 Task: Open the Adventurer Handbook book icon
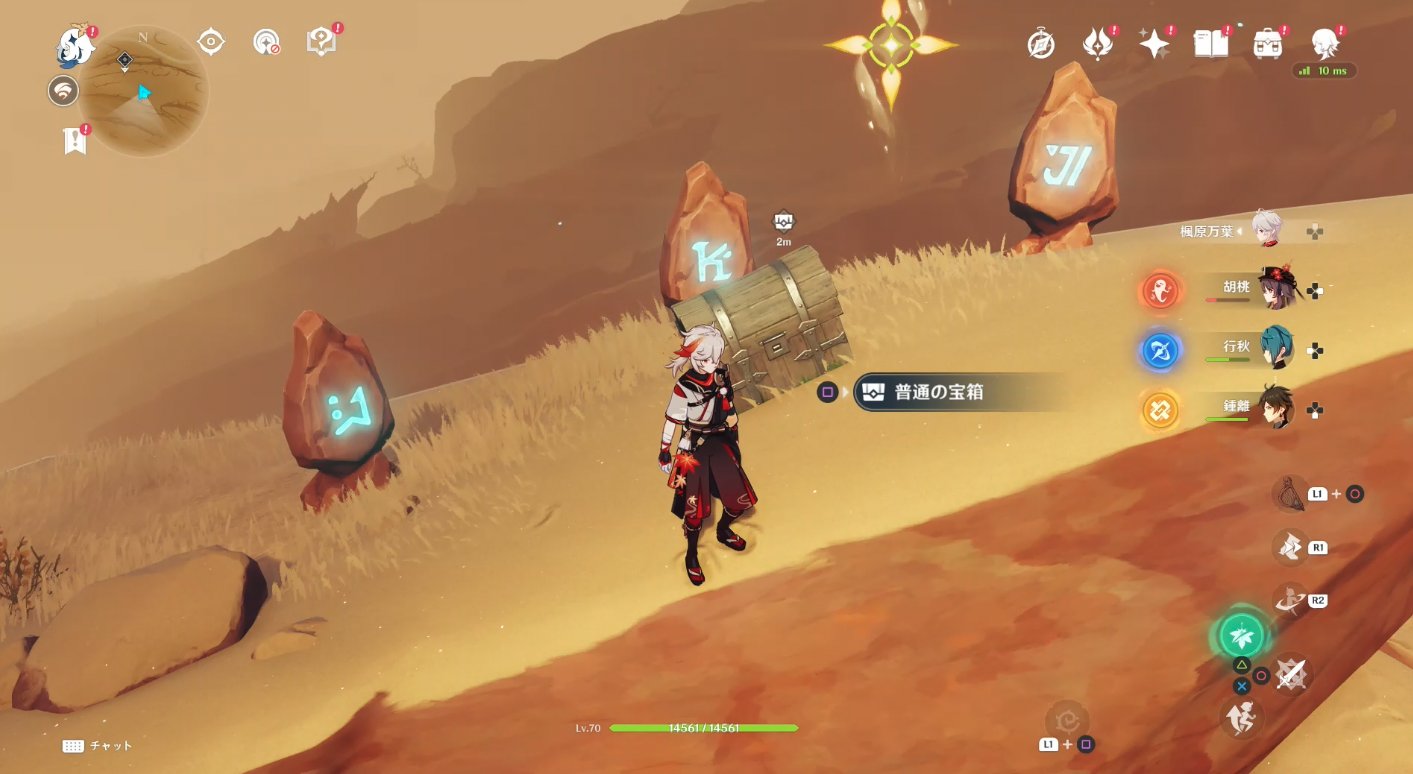pos(1210,44)
